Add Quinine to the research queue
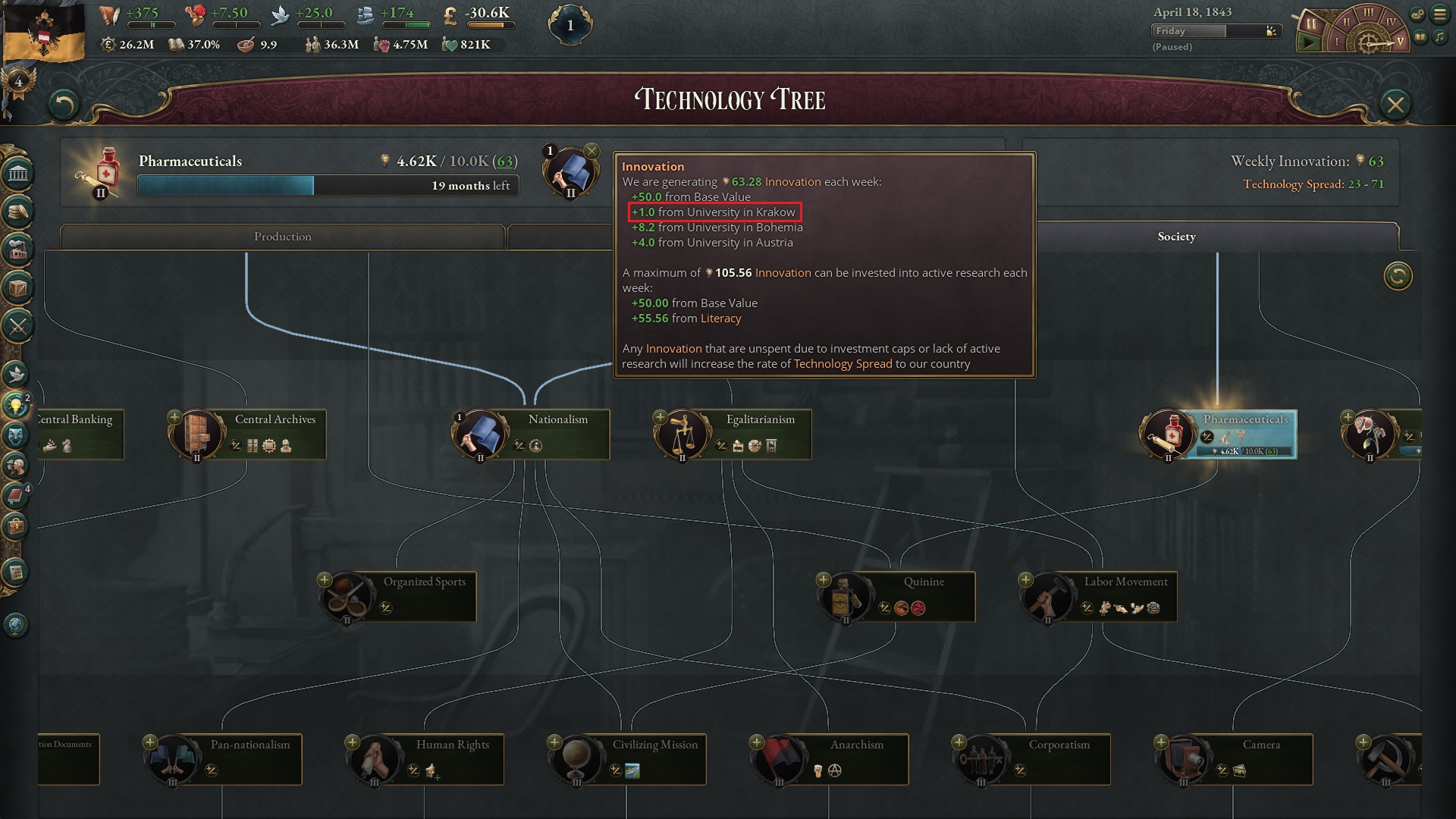The height and width of the screenshot is (819, 1456). click(x=823, y=579)
